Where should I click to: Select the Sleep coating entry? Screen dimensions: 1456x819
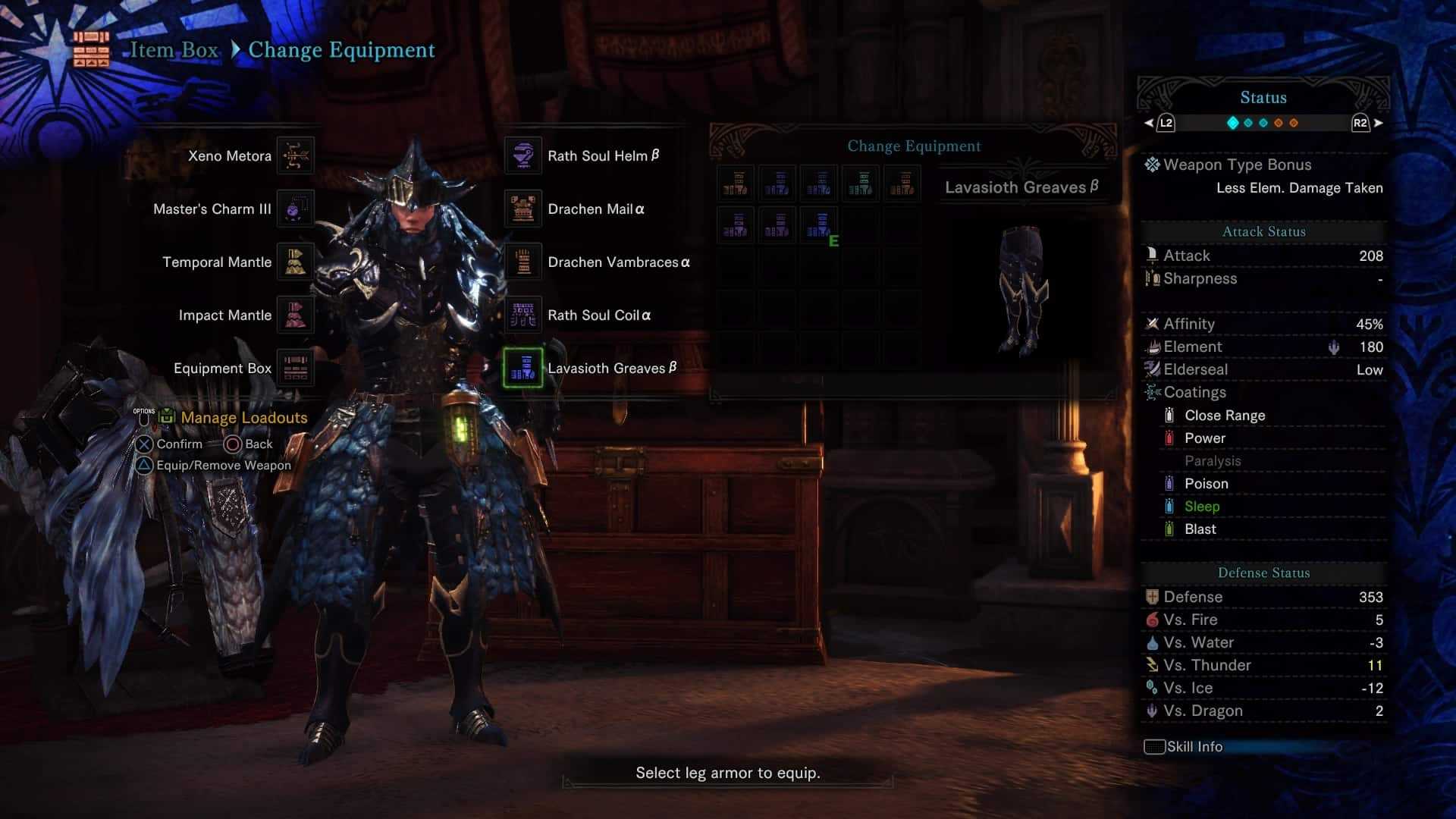point(1202,507)
